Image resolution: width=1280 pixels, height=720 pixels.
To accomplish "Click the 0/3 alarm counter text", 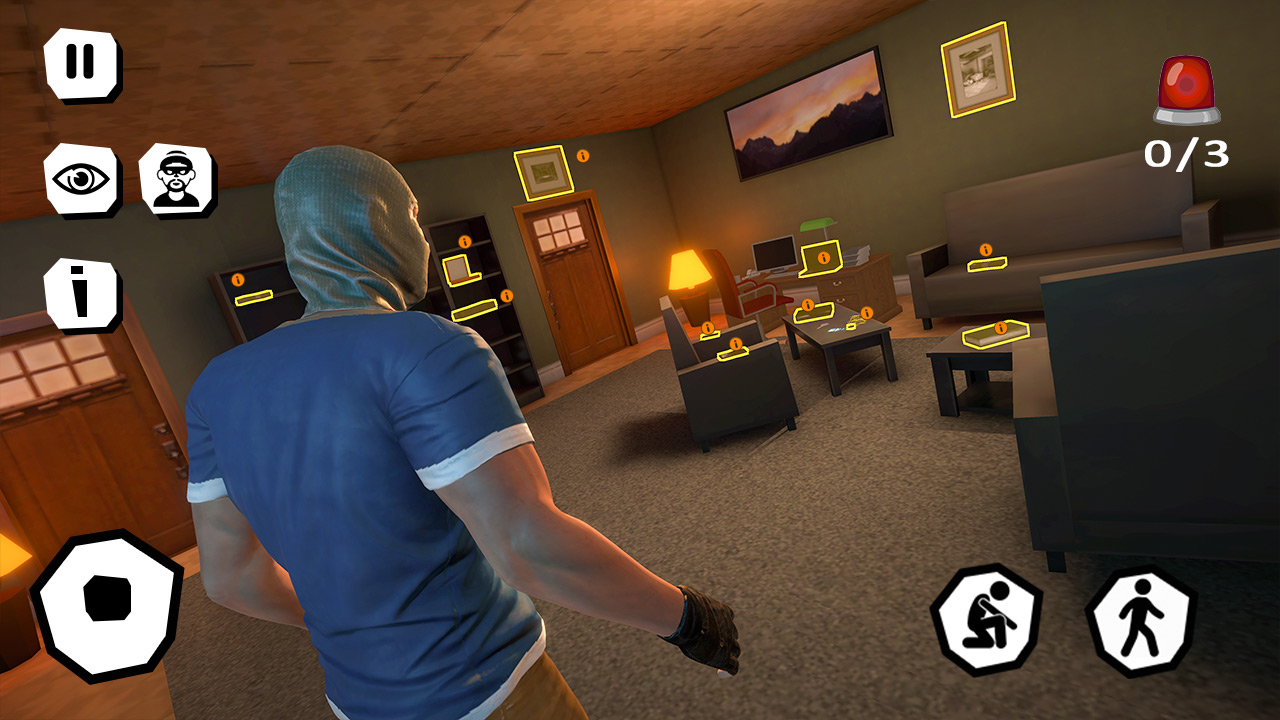I will (x=1186, y=152).
